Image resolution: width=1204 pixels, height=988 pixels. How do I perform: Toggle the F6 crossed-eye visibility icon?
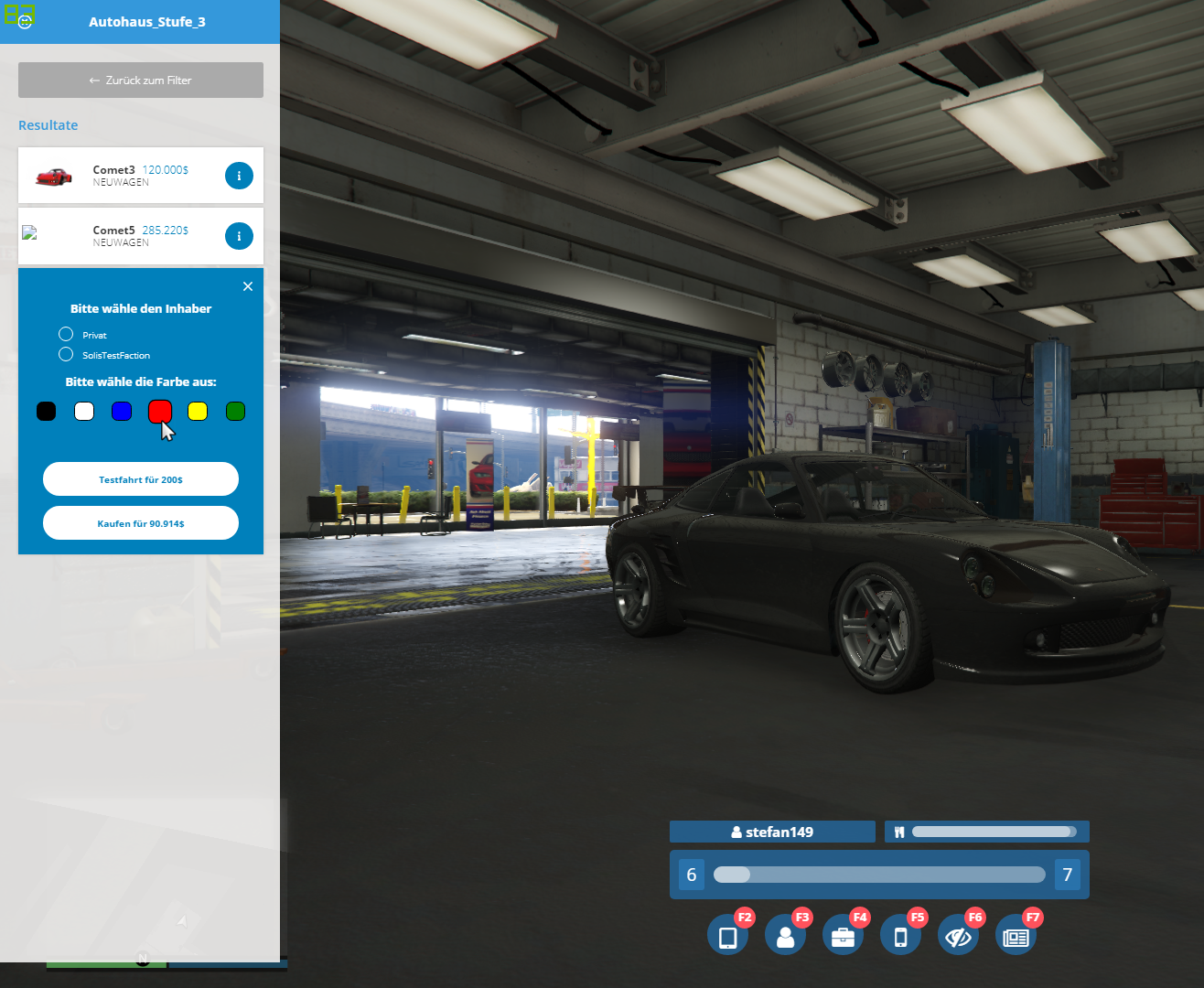(x=958, y=937)
